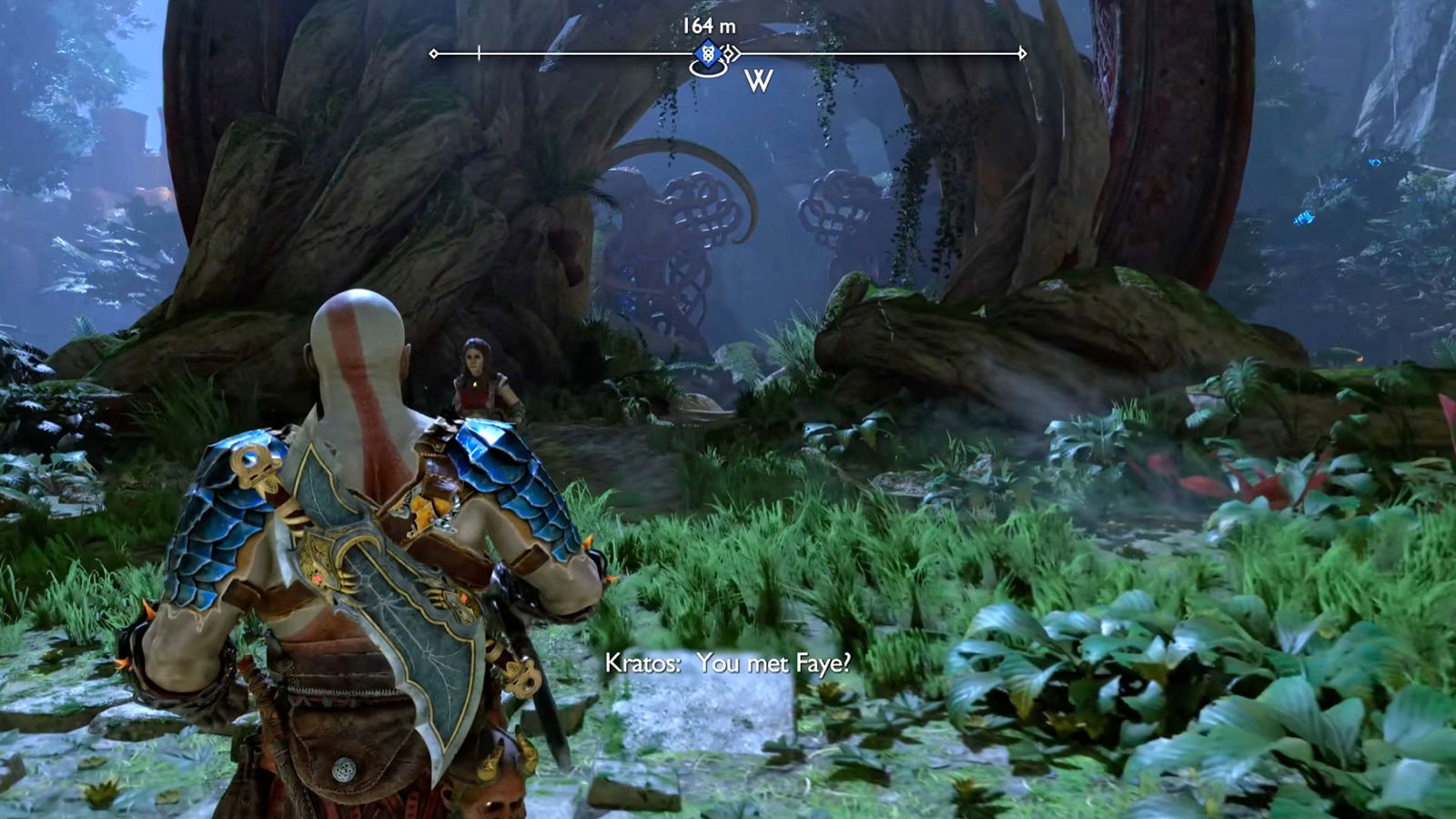Viewport: 1456px width, 819px height.
Task: Click the blue diamond quest marker on the compass
Action: (708, 55)
